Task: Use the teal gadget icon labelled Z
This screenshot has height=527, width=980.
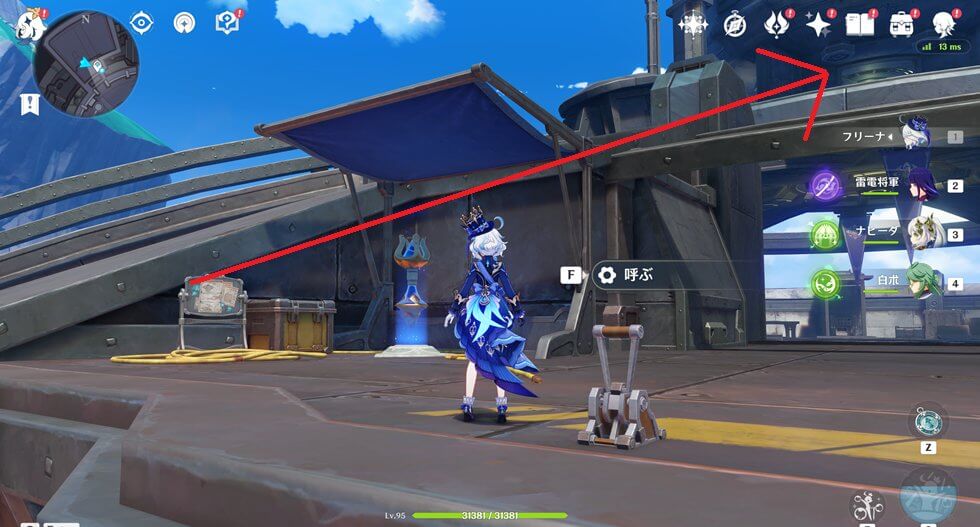Action: pyautogui.click(x=928, y=421)
